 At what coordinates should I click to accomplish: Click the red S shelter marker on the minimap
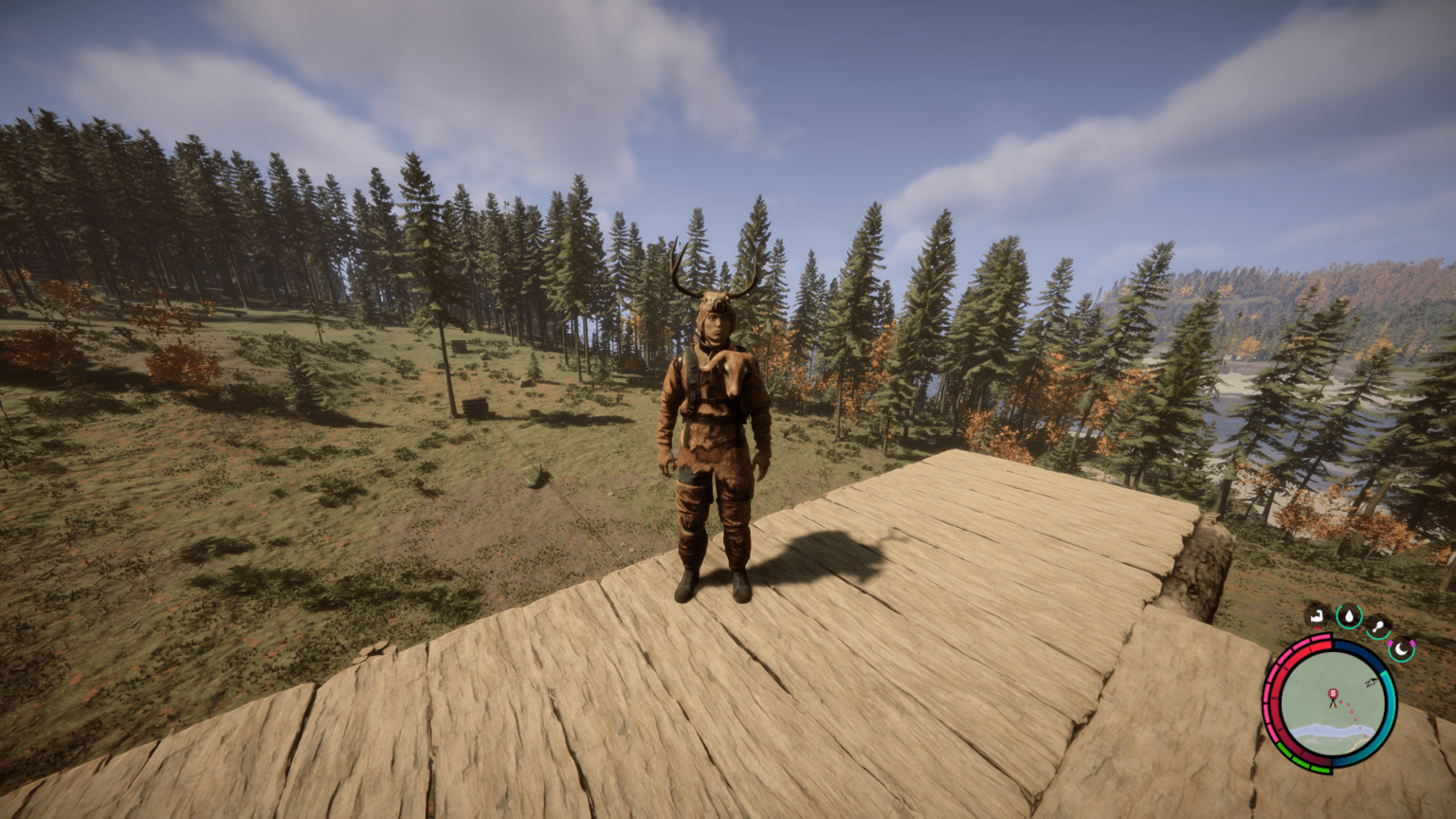(x=1334, y=693)
